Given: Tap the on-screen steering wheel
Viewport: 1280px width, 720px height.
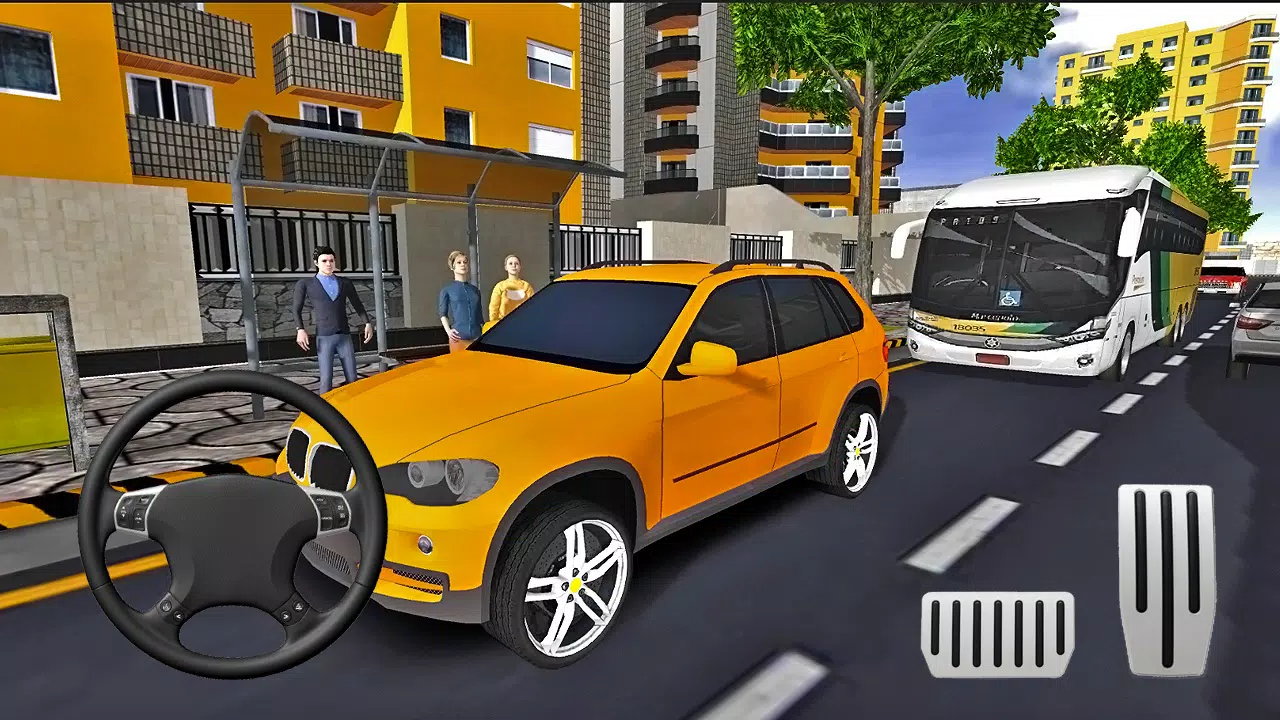Looking at the screenshot, I should (232, 524).
